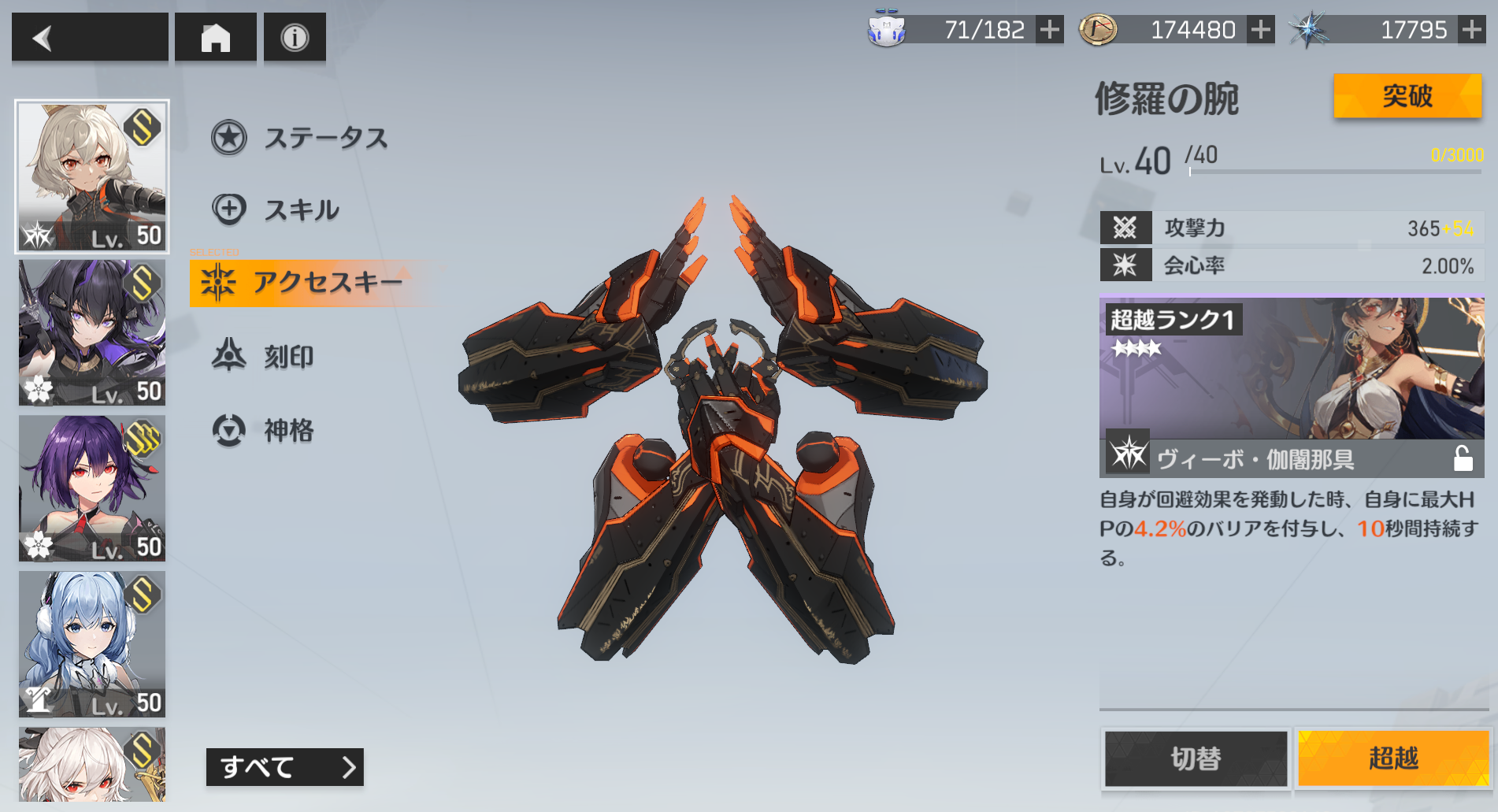Viewport: 1498px width, 812px height.
Task: Go back with the arrow button
Action: pyautogui.click(x=89, y=37)
